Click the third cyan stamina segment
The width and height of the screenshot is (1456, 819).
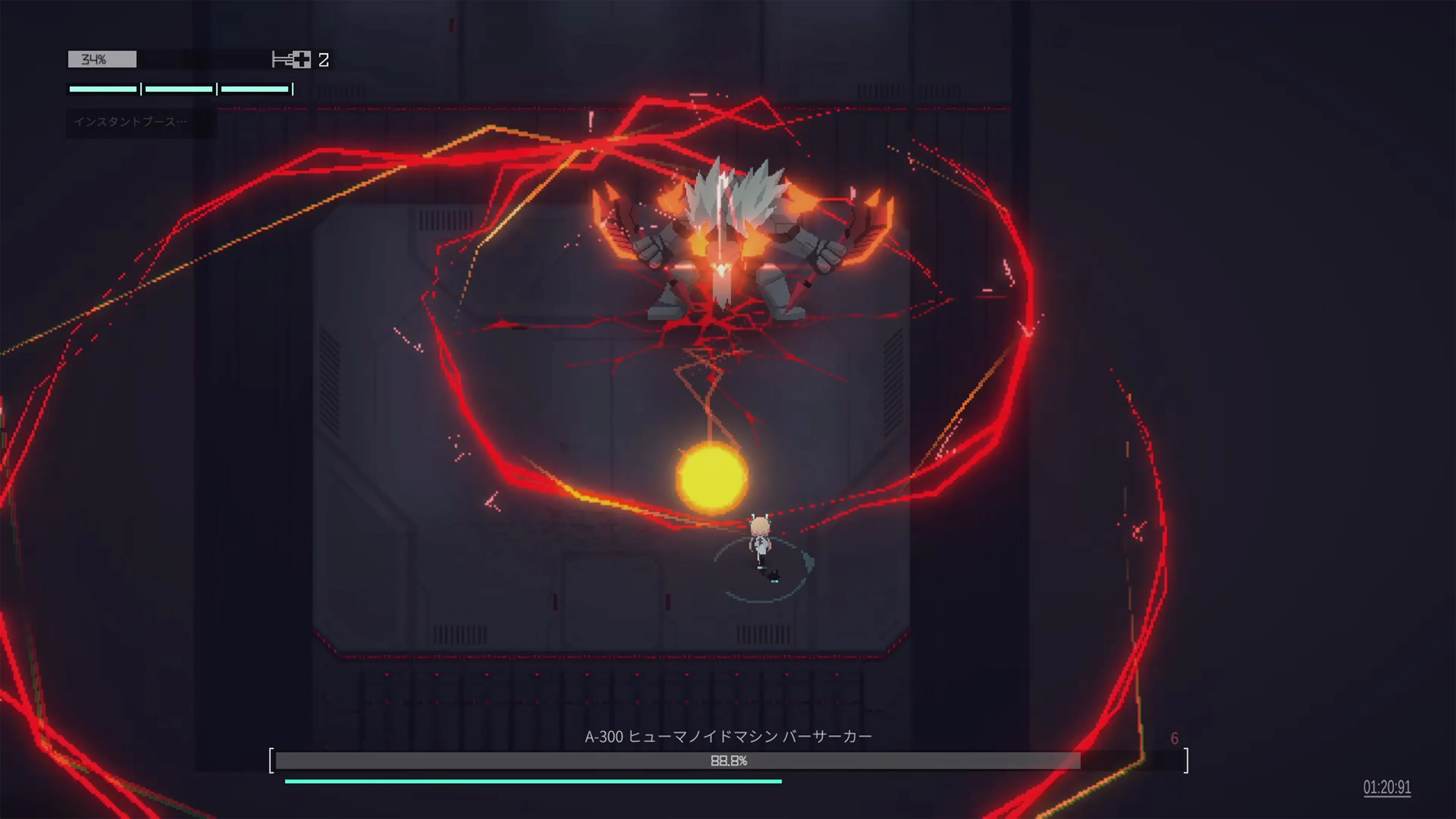pyautogui.click(x=254, y=89)
